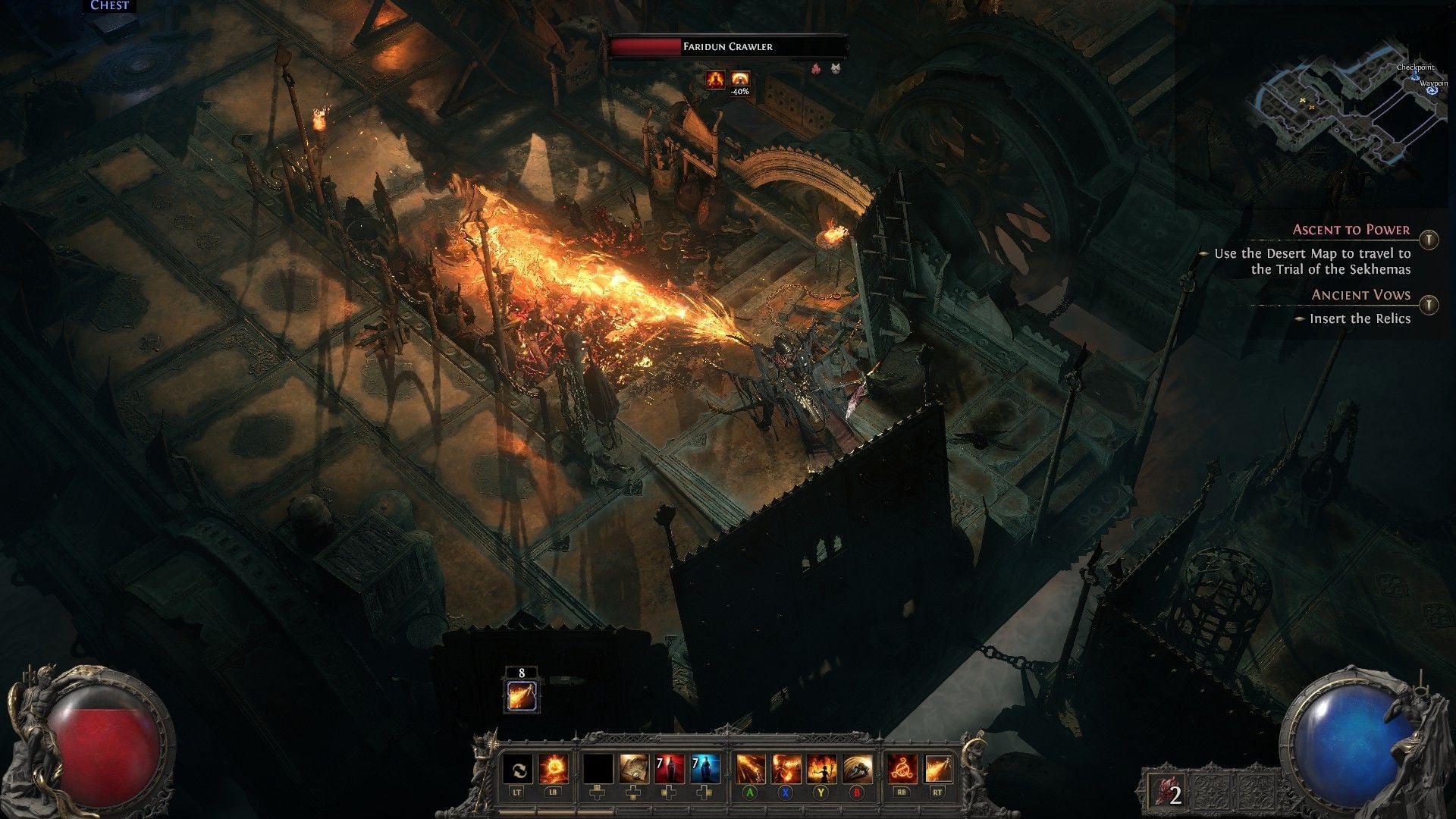Screen dimensions: 1456x819
Task: Select the fire skill bound to A
Action: (752, 770)
